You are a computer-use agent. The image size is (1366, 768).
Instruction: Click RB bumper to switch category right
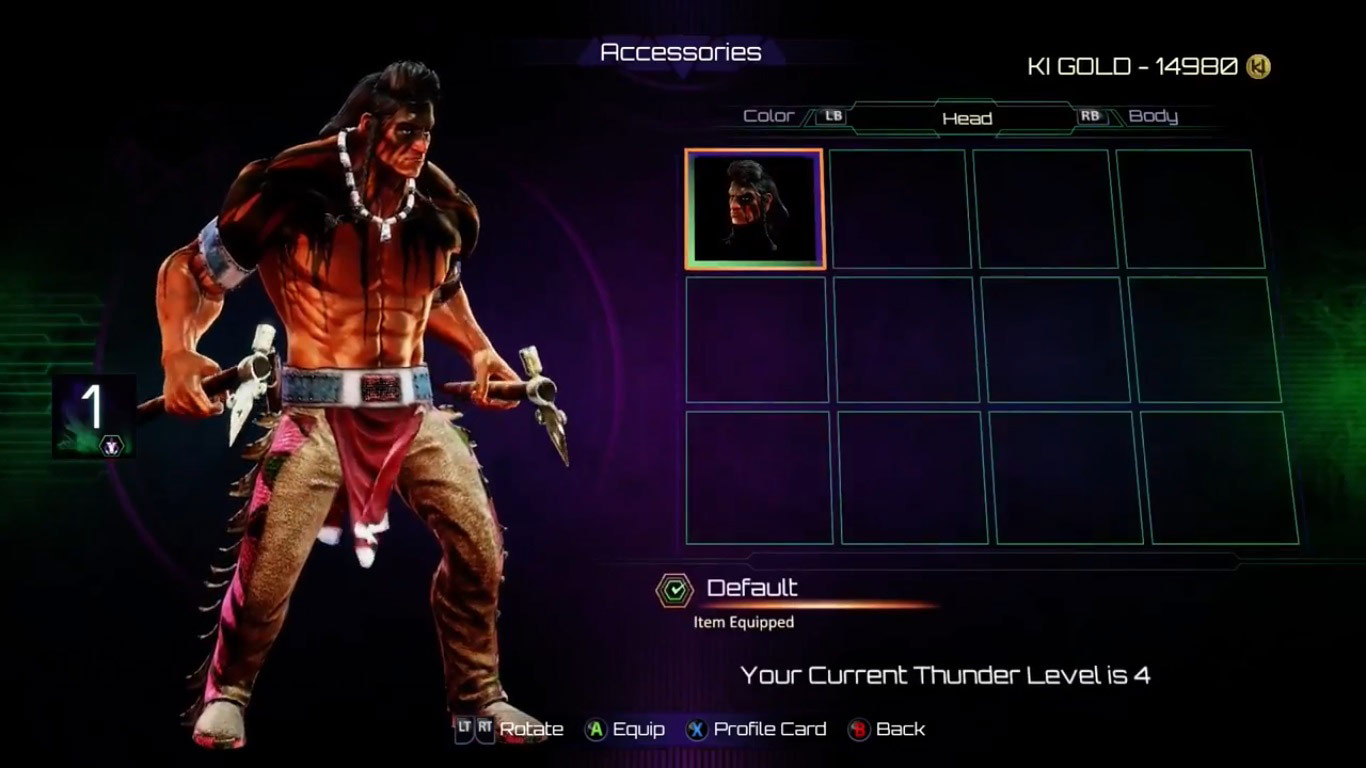pyautogui.click(x=1091, y=116)
